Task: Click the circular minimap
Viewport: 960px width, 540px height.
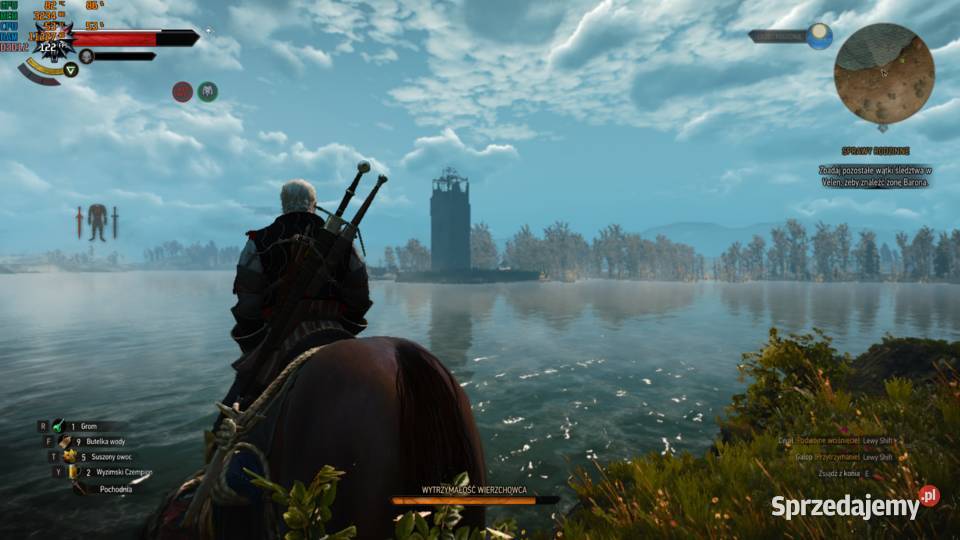Action: [884, 73]
